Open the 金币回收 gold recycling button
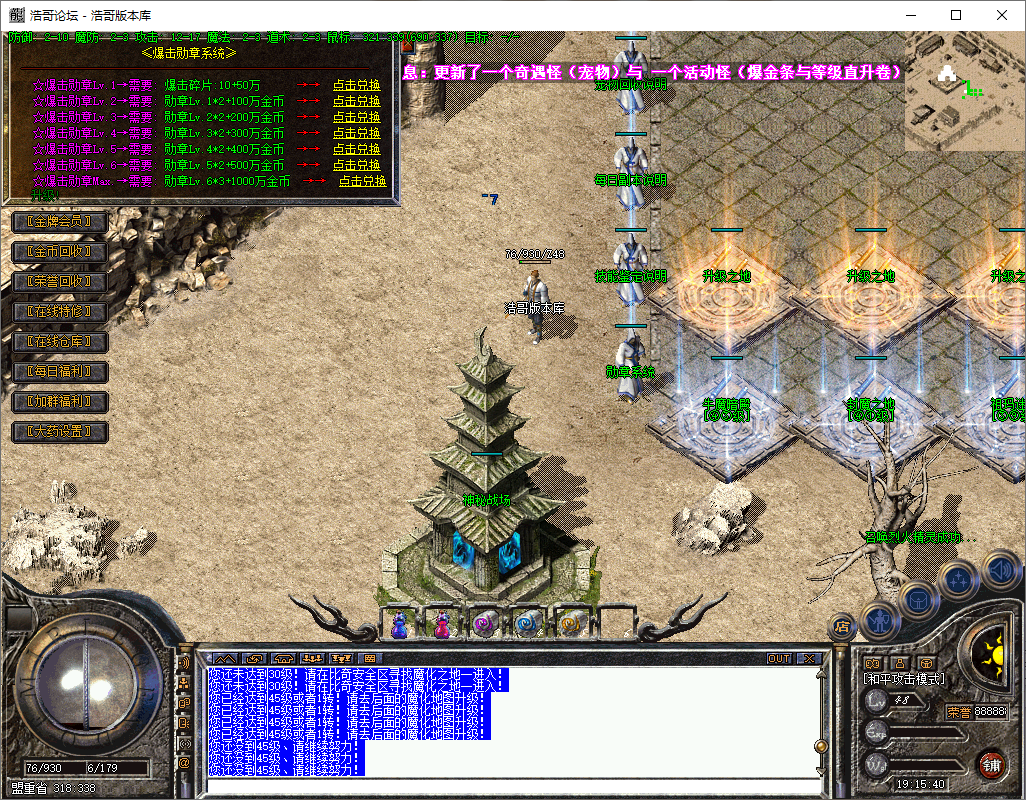 (59, 251)
